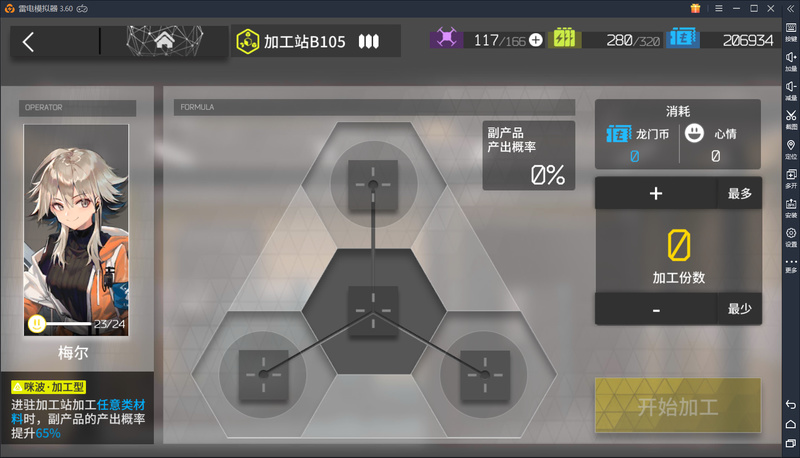Image resolution: width=800 pixels, height=458 pixels.
Task: Decrease processing count with the - button
Action: point(656,309)
